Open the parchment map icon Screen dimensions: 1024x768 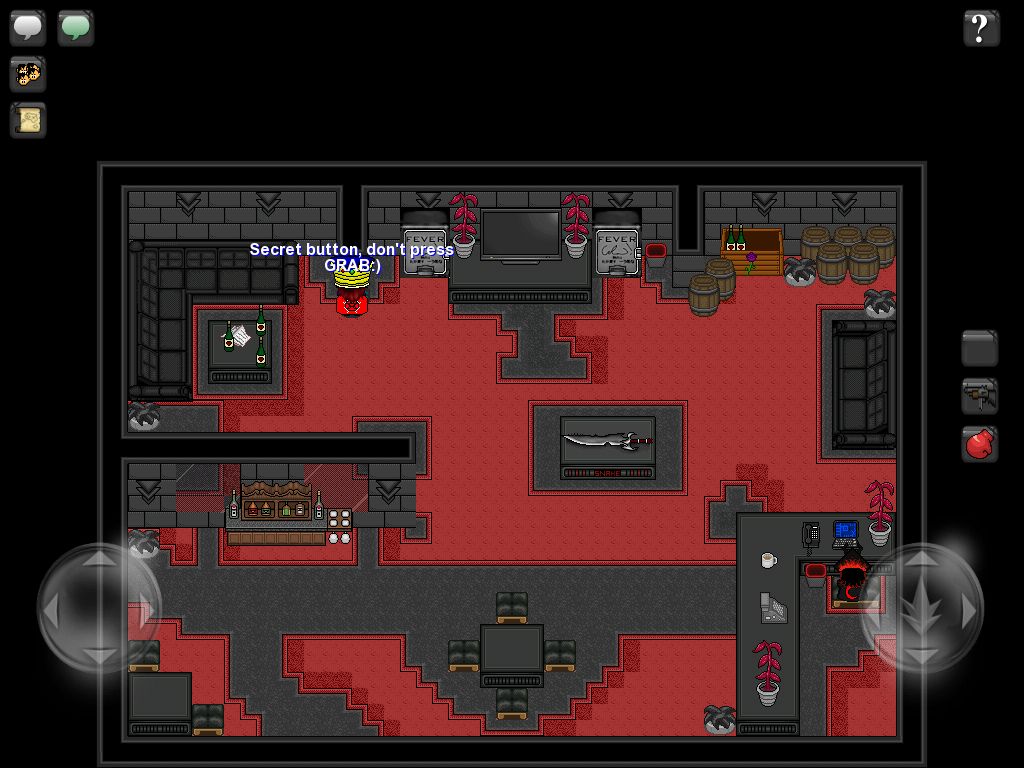pyautogui.click(x=28, y=121)
